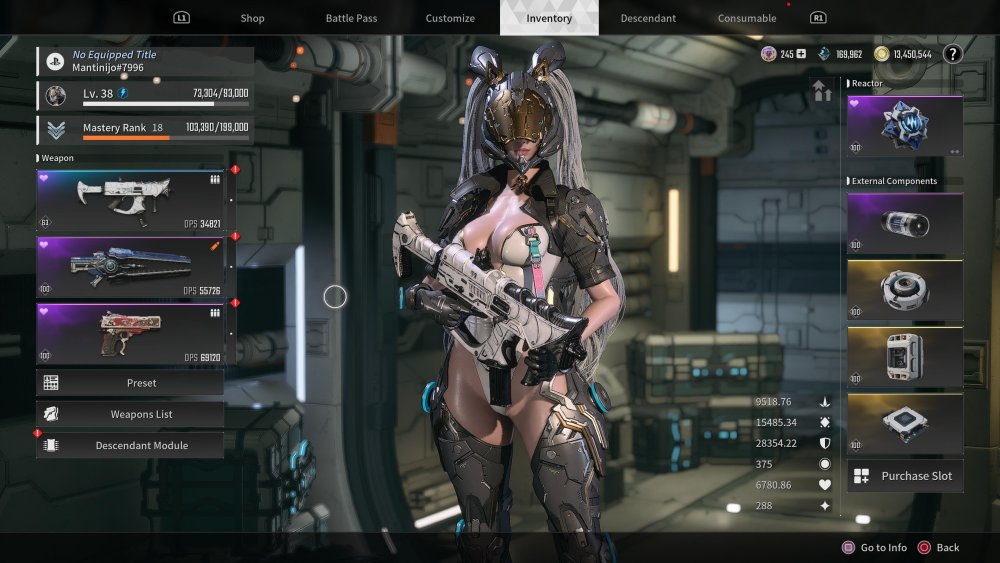Open the question mark help icon
Image resolution: width=1000 pixels, height=563 pixels.
point(952,54)
